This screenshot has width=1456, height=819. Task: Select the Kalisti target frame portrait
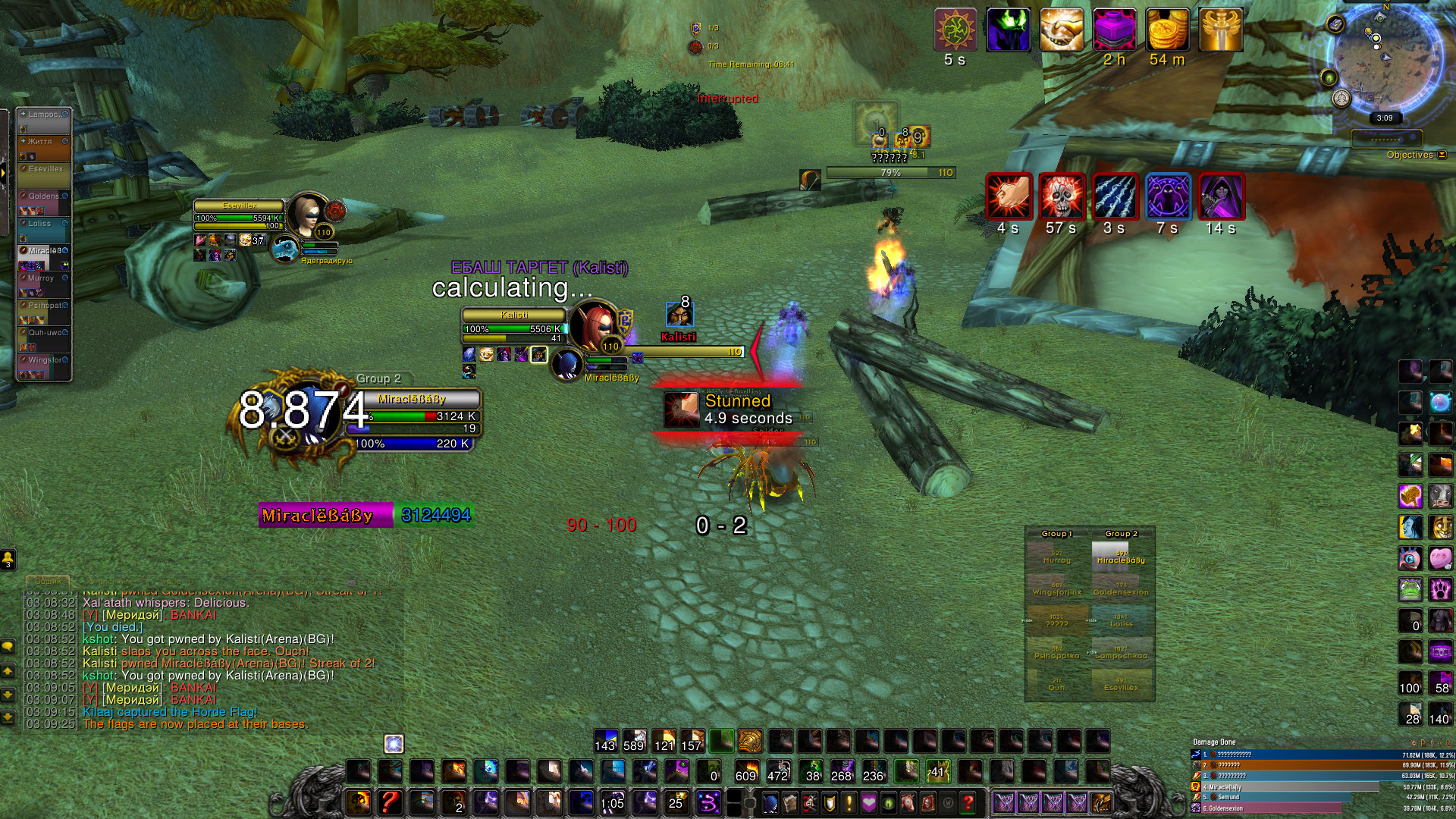click(593, 324)
